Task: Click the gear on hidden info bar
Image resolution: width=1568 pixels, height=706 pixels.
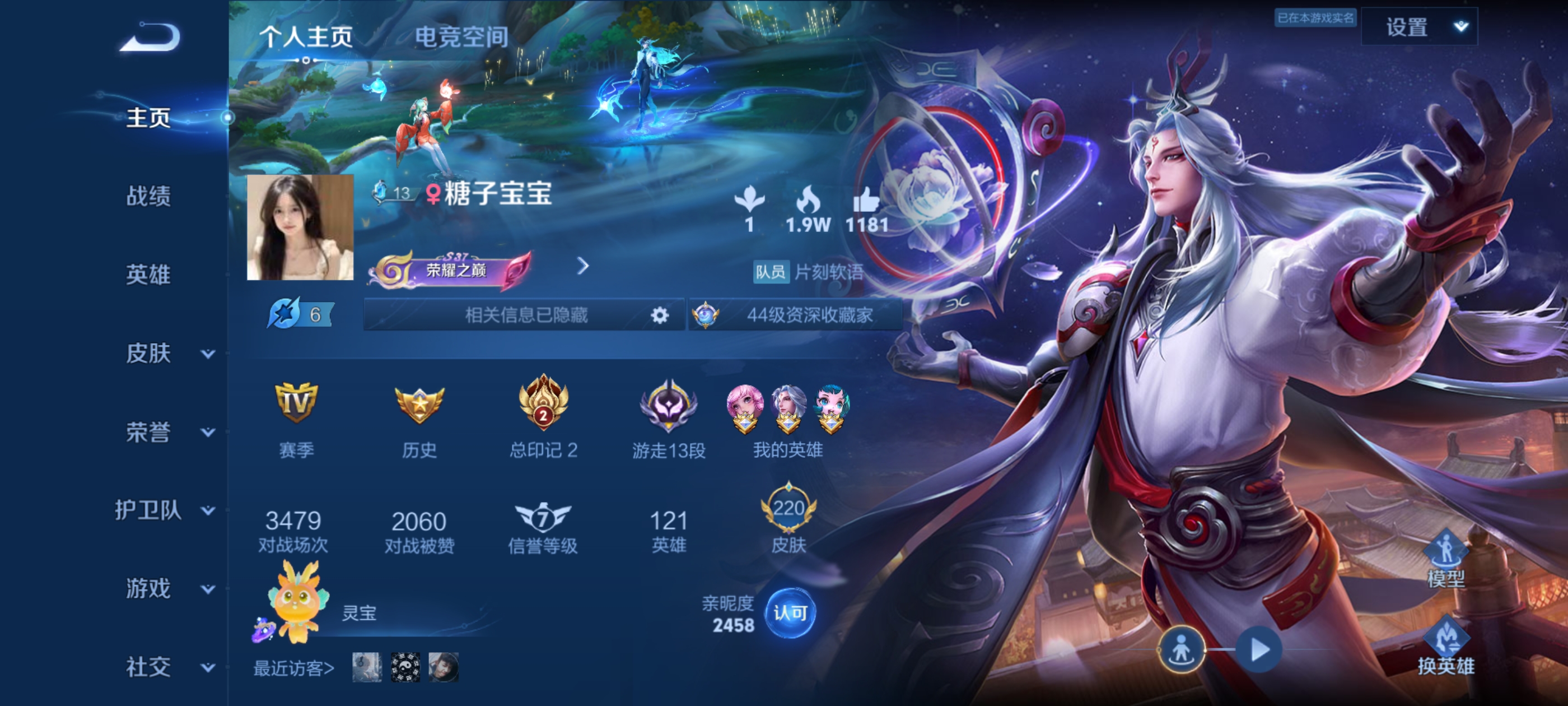Action: pyautogui.click(x=659, y=315)
